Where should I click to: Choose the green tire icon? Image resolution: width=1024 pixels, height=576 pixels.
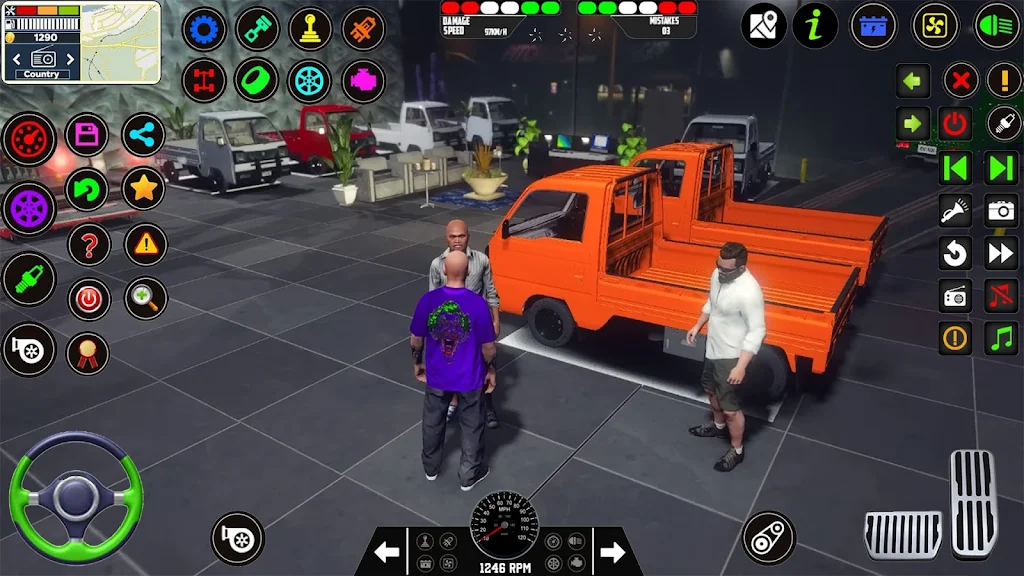click(x=257, y=81)
